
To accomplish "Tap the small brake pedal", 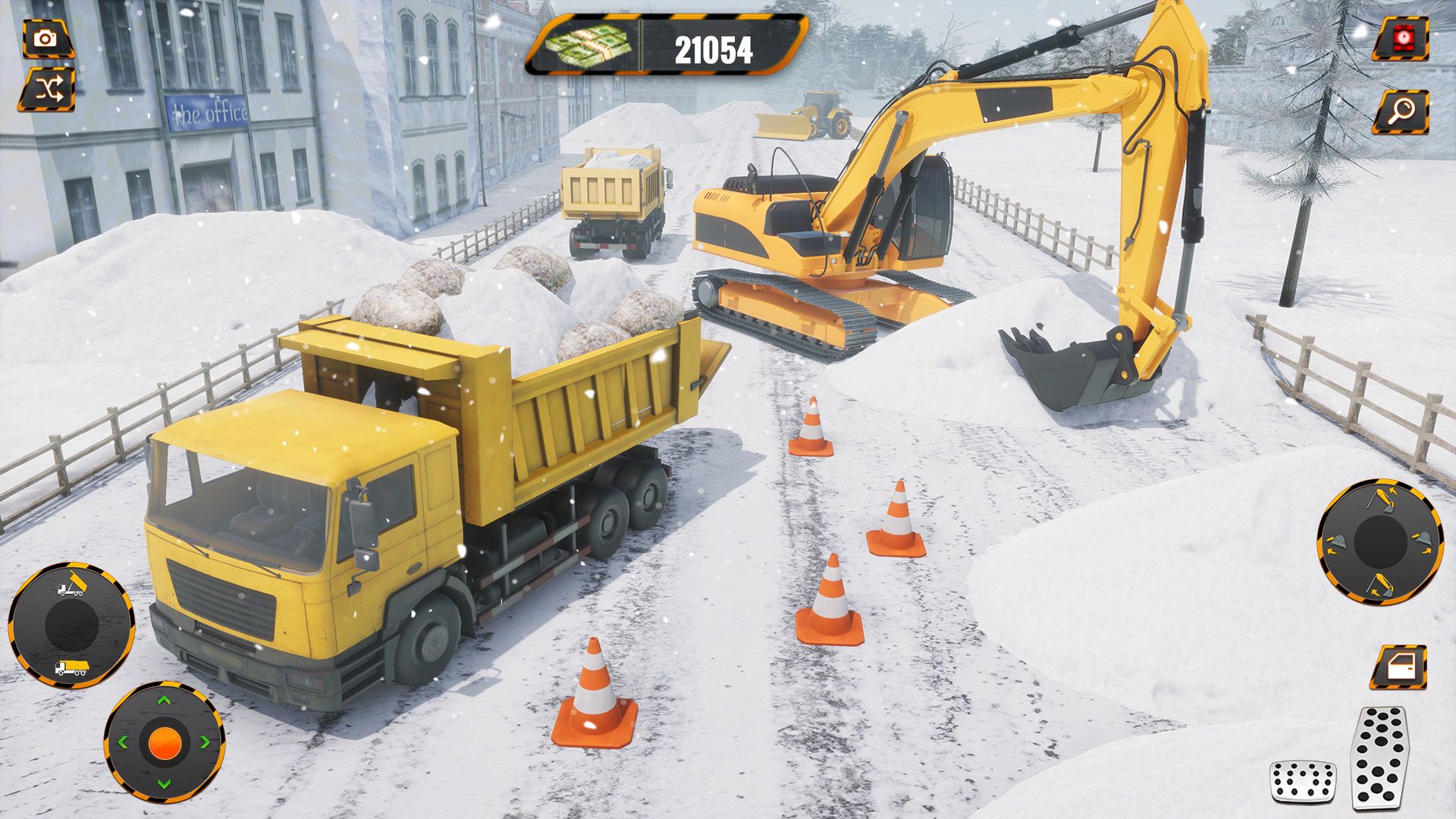I will tap(1303, 783).
